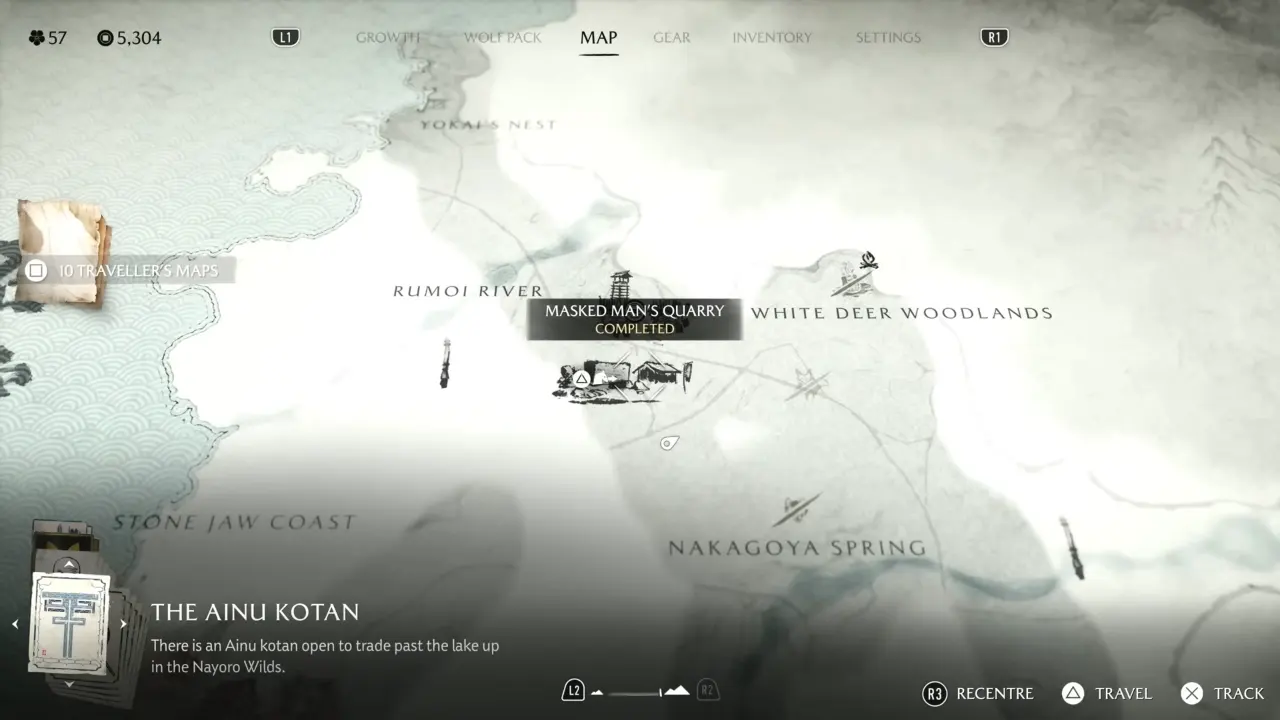Choose the marker above Nakagoya Spring label
The height and width of the screenshot is (720, 1280).
(x=796, y=510)
